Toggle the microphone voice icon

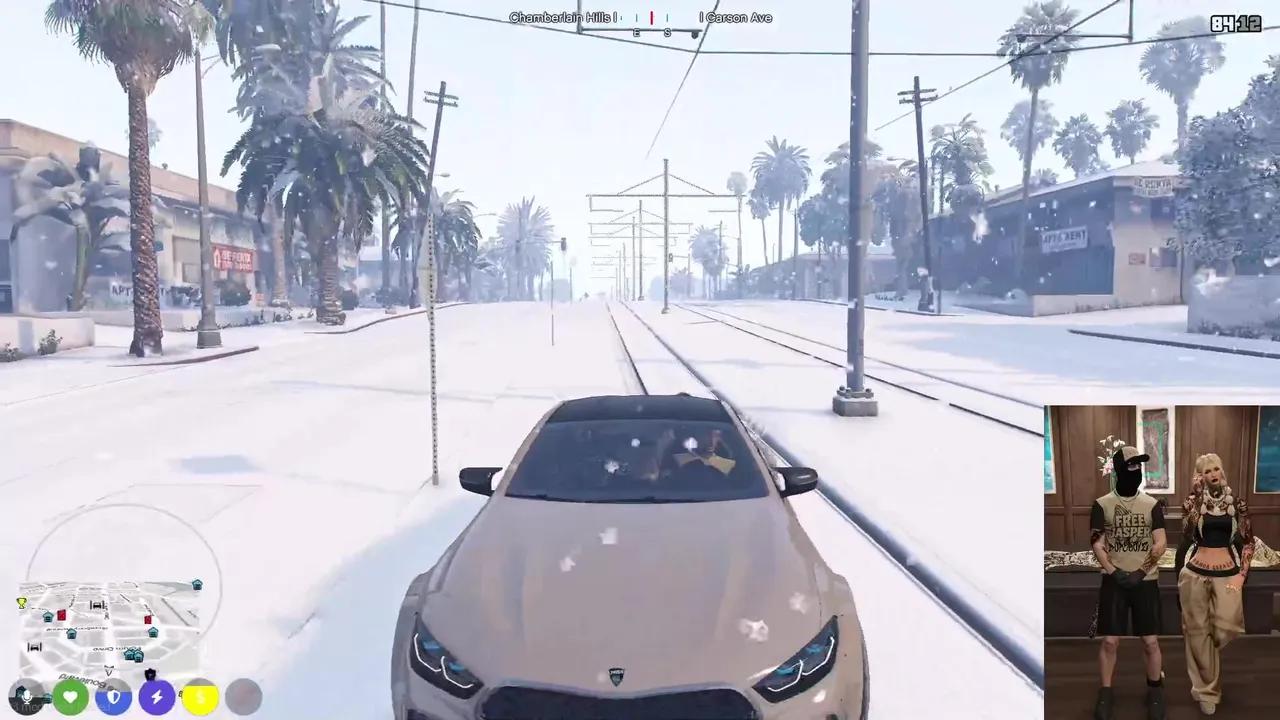[x=26, y=696]
